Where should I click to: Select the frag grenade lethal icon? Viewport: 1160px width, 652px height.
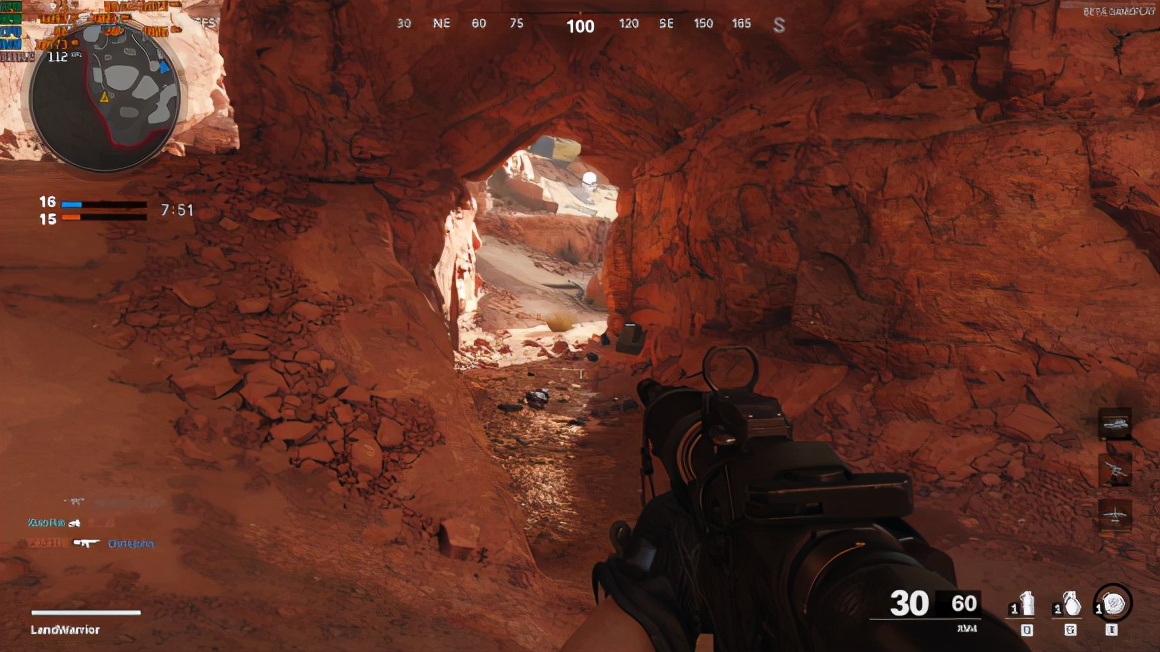pos(1071,604)
